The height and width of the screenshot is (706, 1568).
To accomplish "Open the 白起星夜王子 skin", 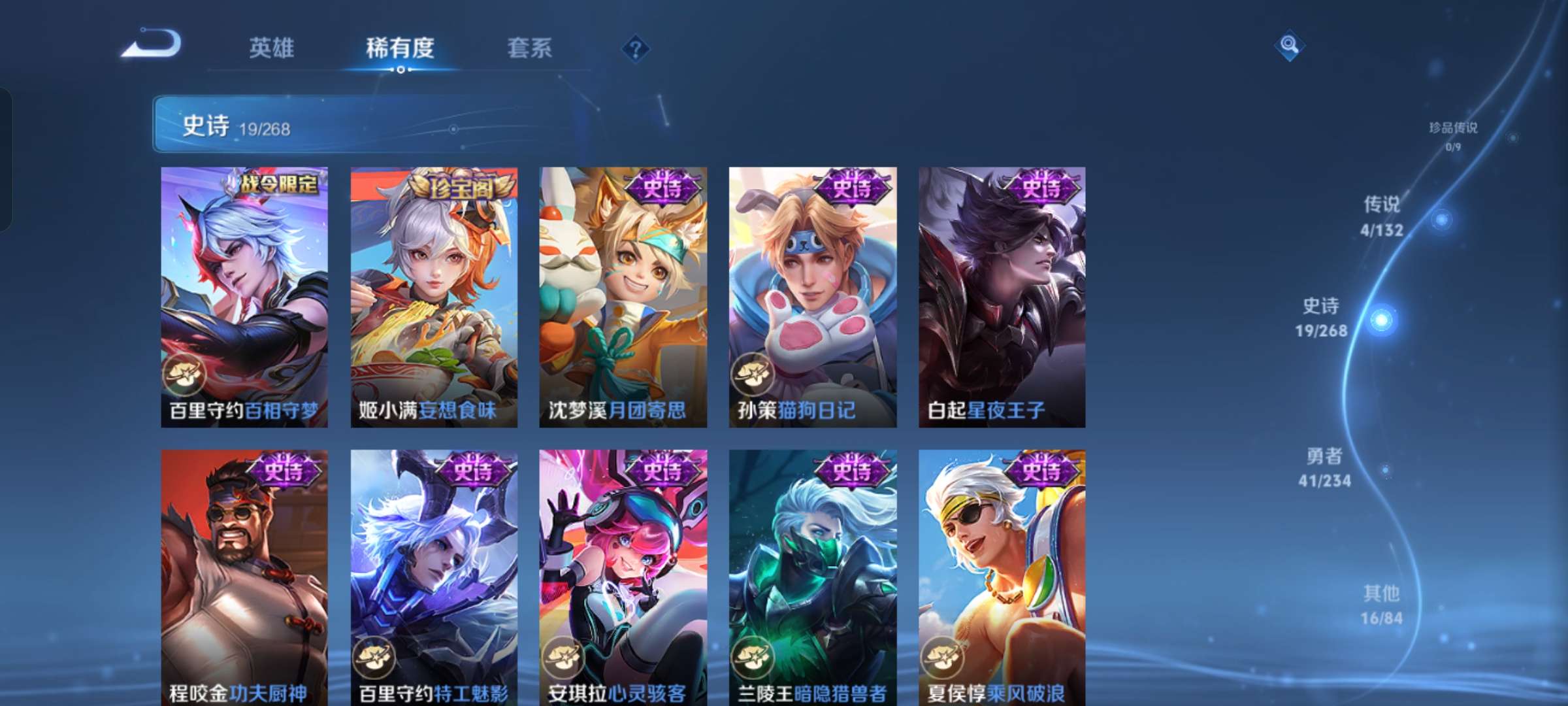I will (1004, 294).
